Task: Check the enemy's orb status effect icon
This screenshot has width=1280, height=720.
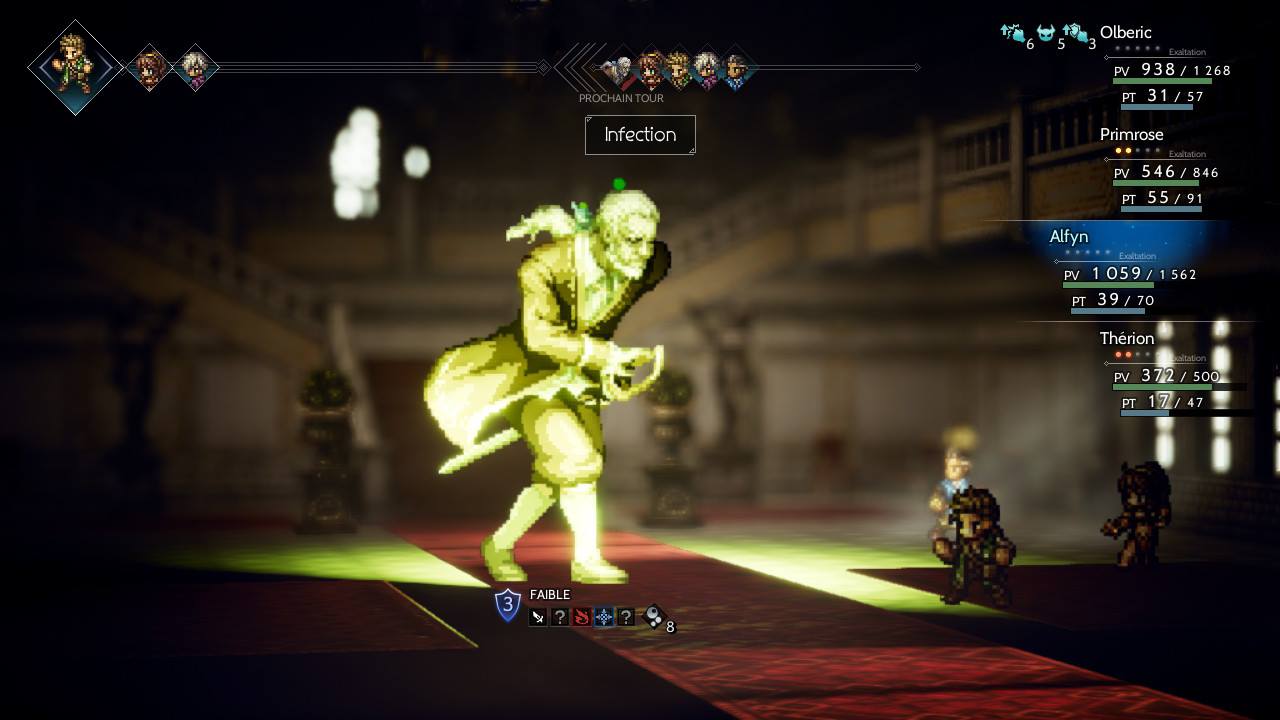Action: pos(652,617)
